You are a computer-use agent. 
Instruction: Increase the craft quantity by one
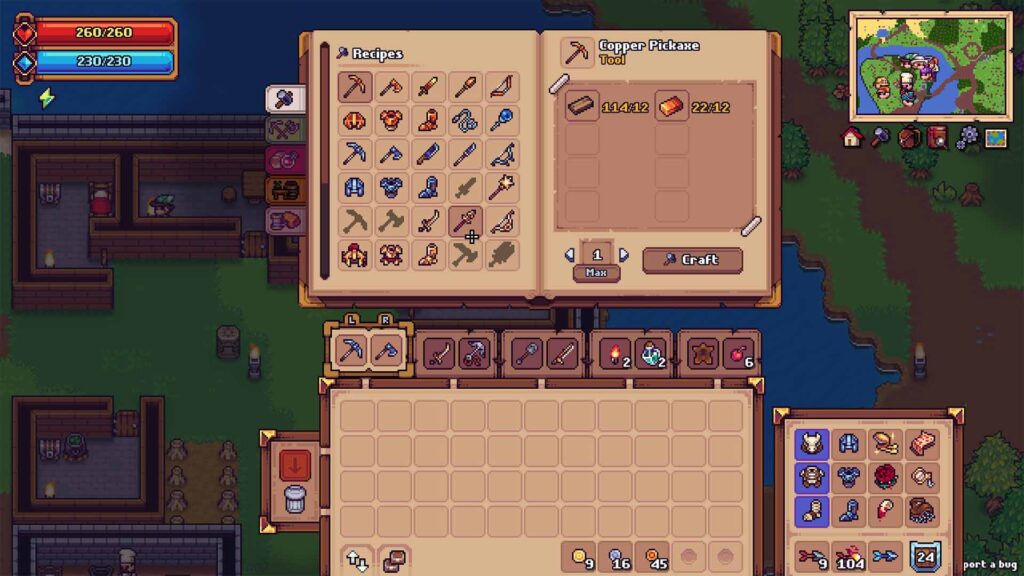pyautogui.click(x=624, y=255)
